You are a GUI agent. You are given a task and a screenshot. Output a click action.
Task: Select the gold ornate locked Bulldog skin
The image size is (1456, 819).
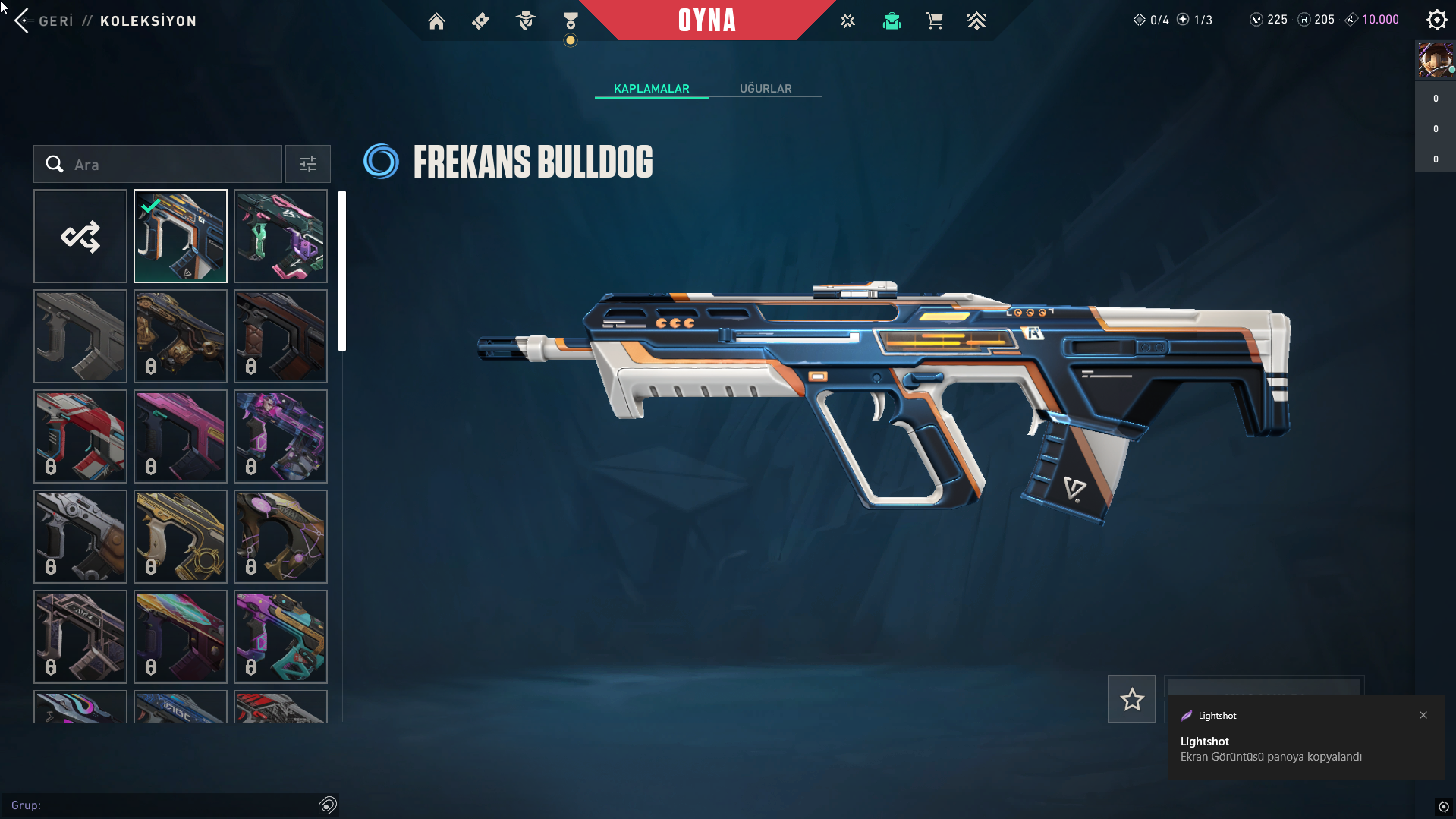(181, 537)
